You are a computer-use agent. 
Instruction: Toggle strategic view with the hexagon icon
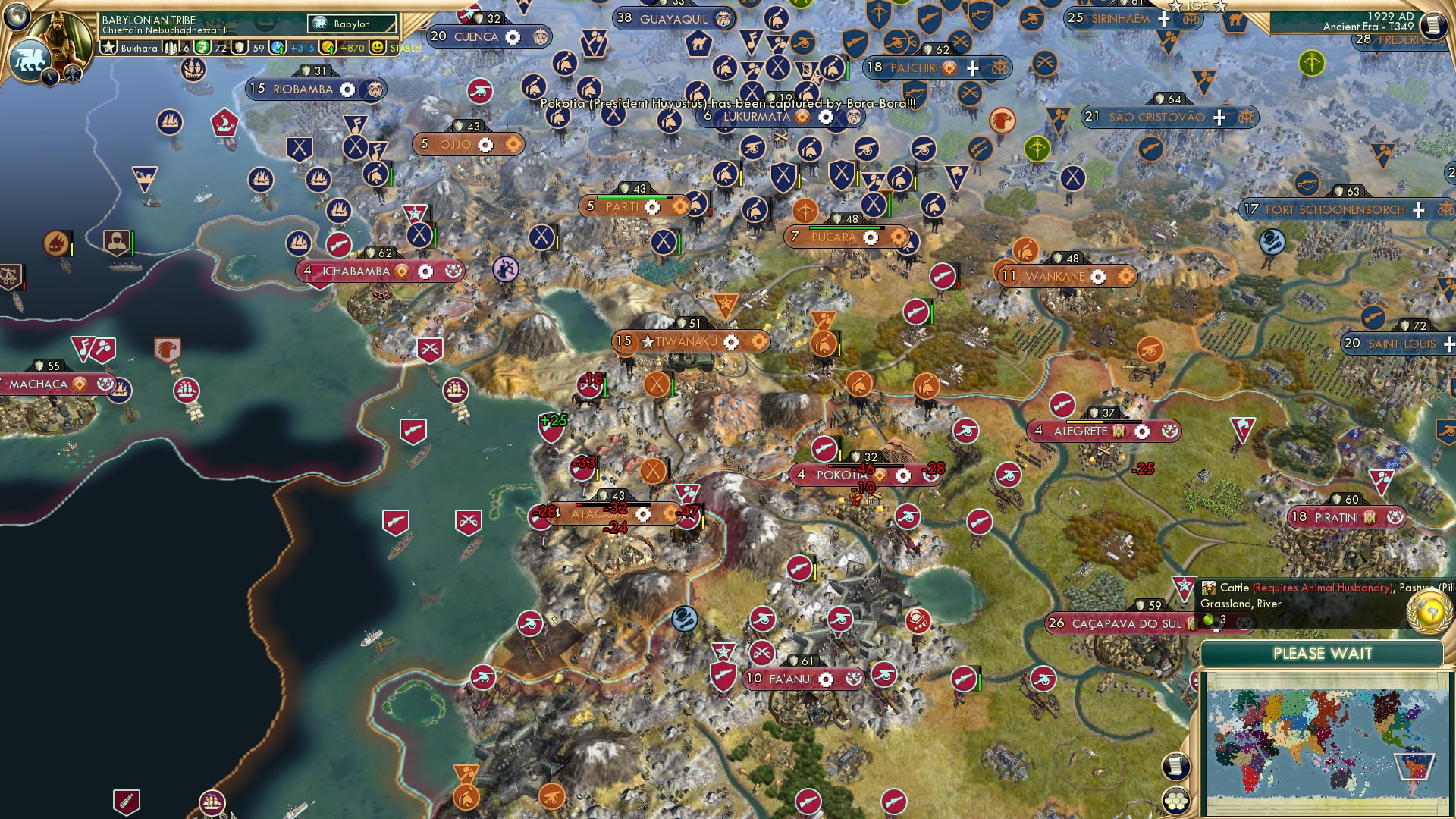(1176, 802)
